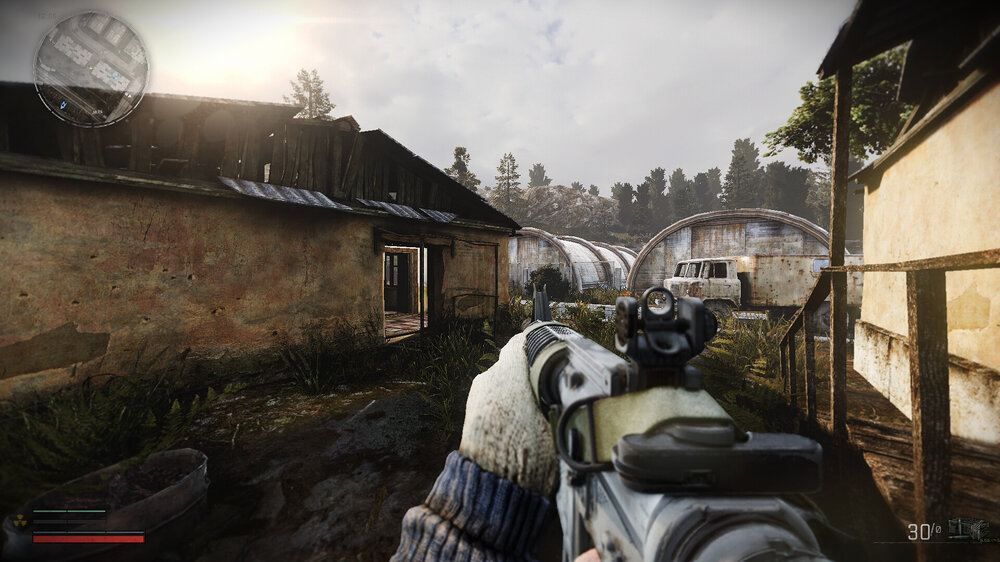Open the circular minimap

(x=91, y=69)
